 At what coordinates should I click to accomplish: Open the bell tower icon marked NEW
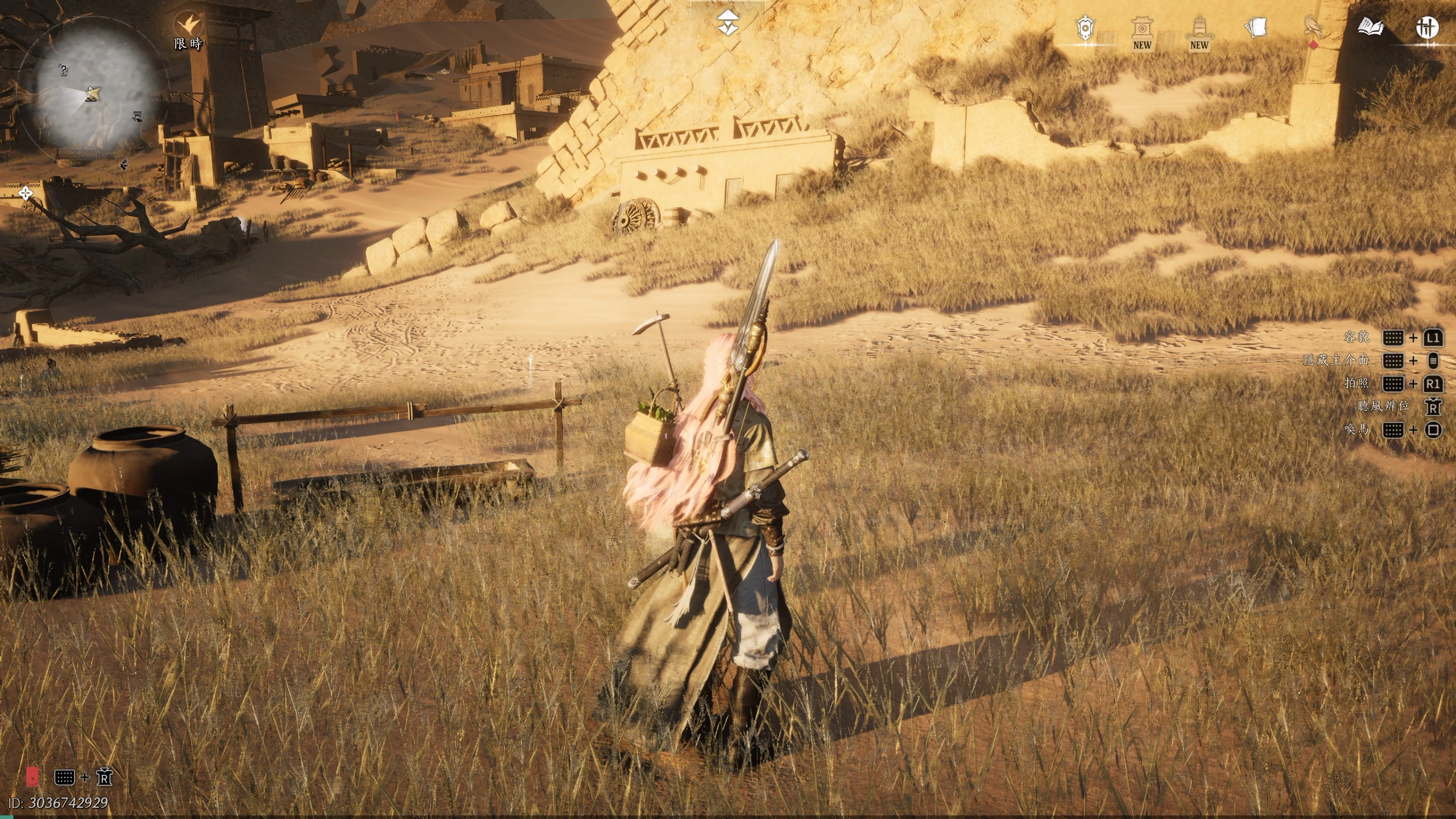tap(1199, 28)
